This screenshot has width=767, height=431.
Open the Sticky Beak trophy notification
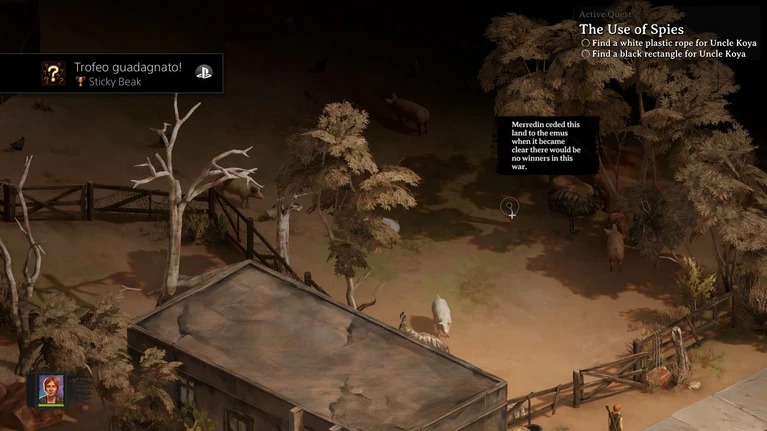coord(111,73)
